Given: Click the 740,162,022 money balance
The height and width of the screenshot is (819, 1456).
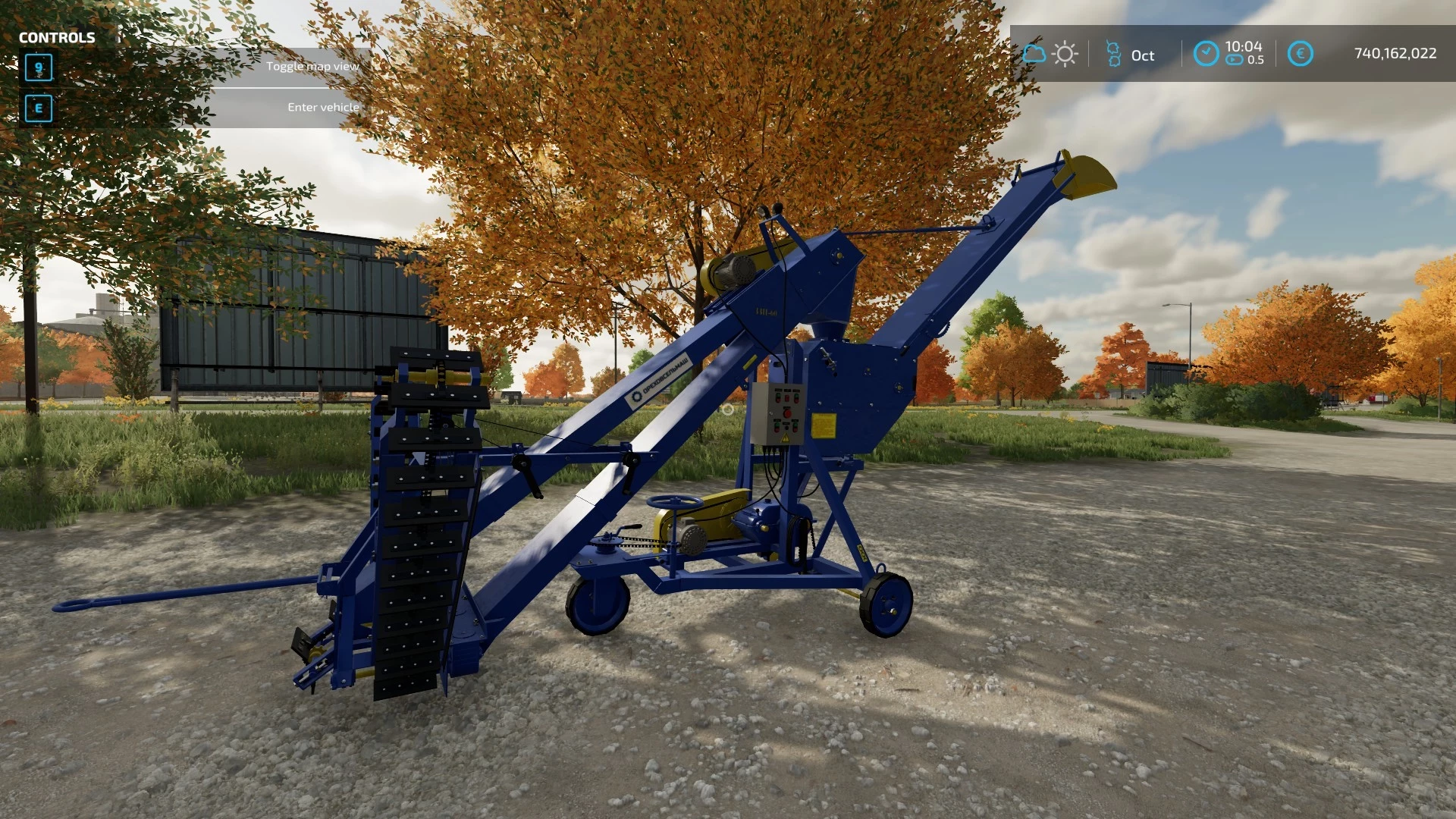Looking at the screenshot, I should [x=1396, y=53].
